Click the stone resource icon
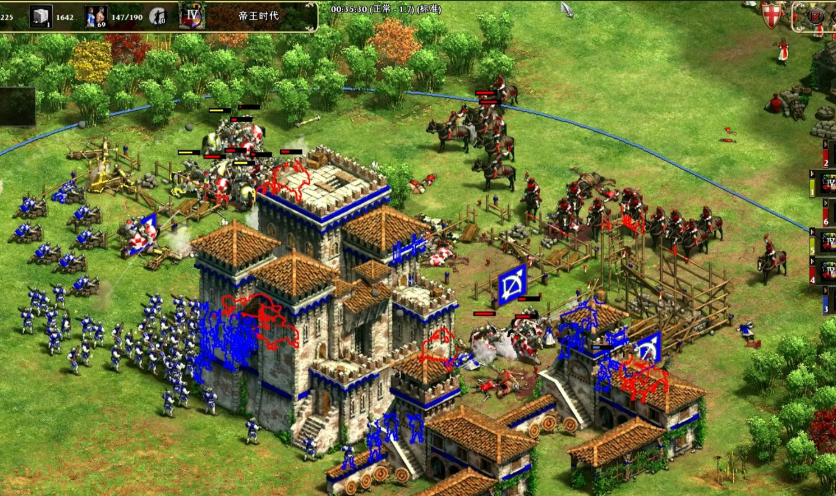836x496 pixels. coord(41,15)
